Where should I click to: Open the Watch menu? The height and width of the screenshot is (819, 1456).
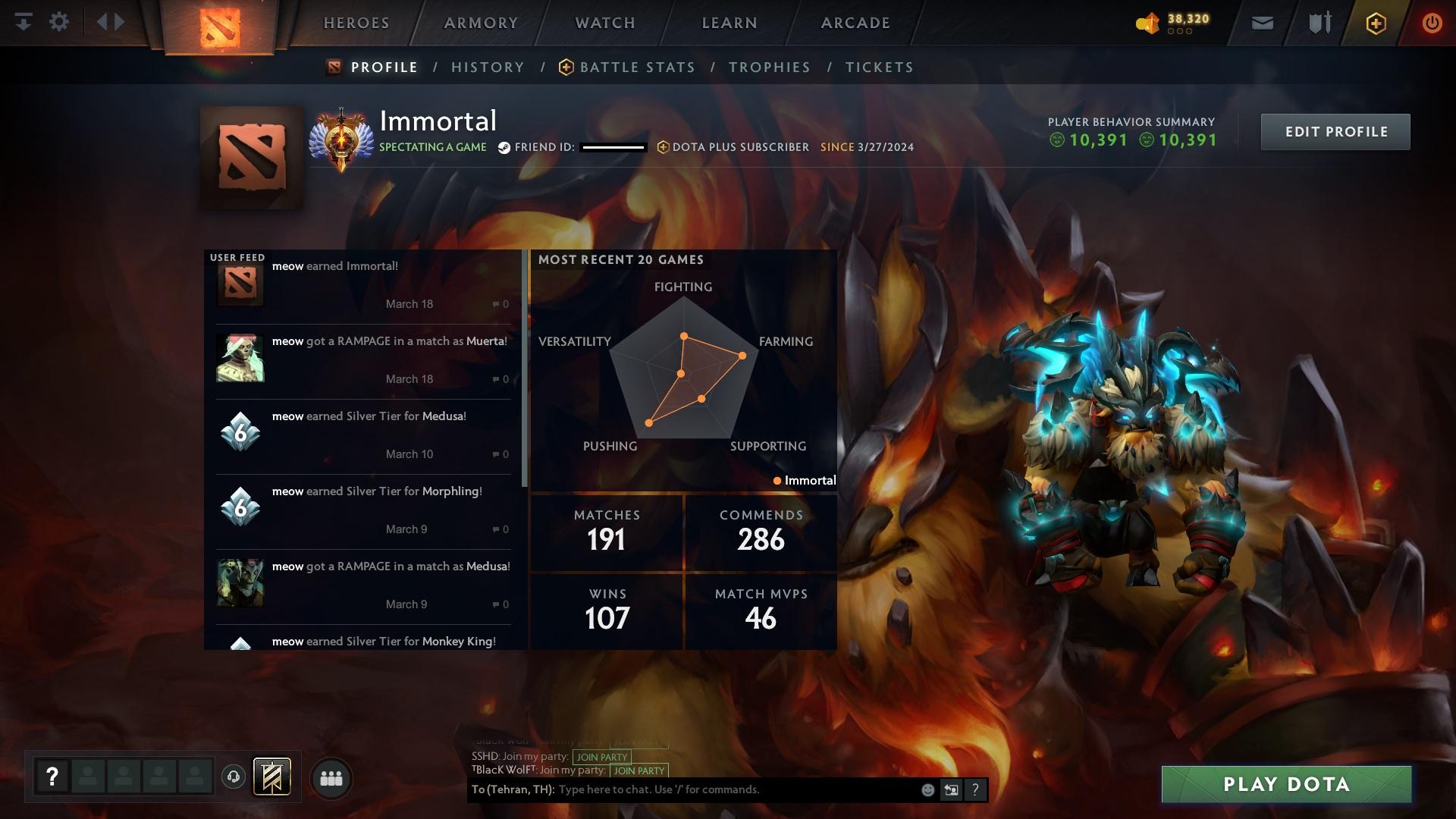(605, 23)
